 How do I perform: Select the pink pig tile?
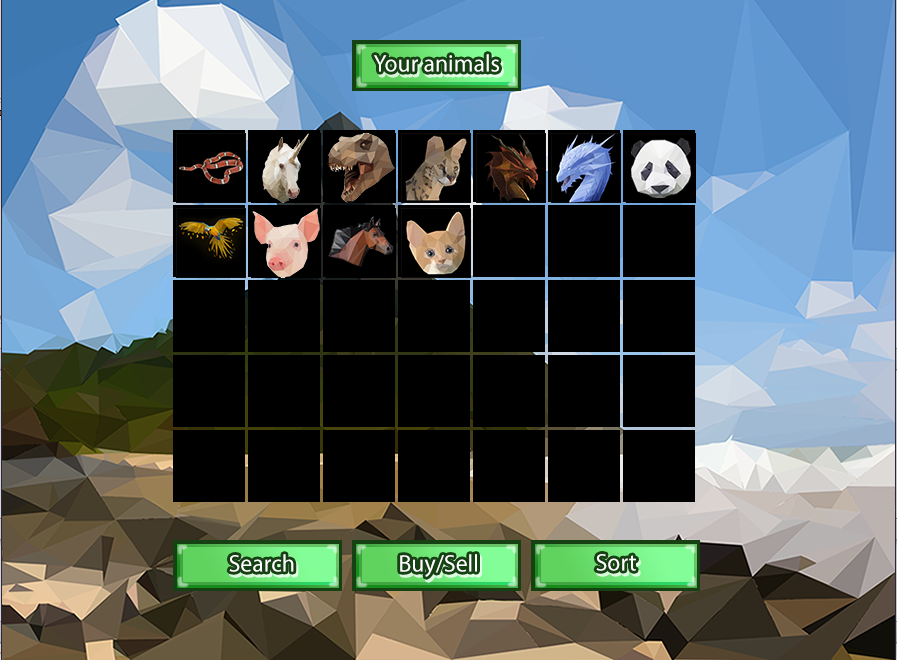click(285, 241)
